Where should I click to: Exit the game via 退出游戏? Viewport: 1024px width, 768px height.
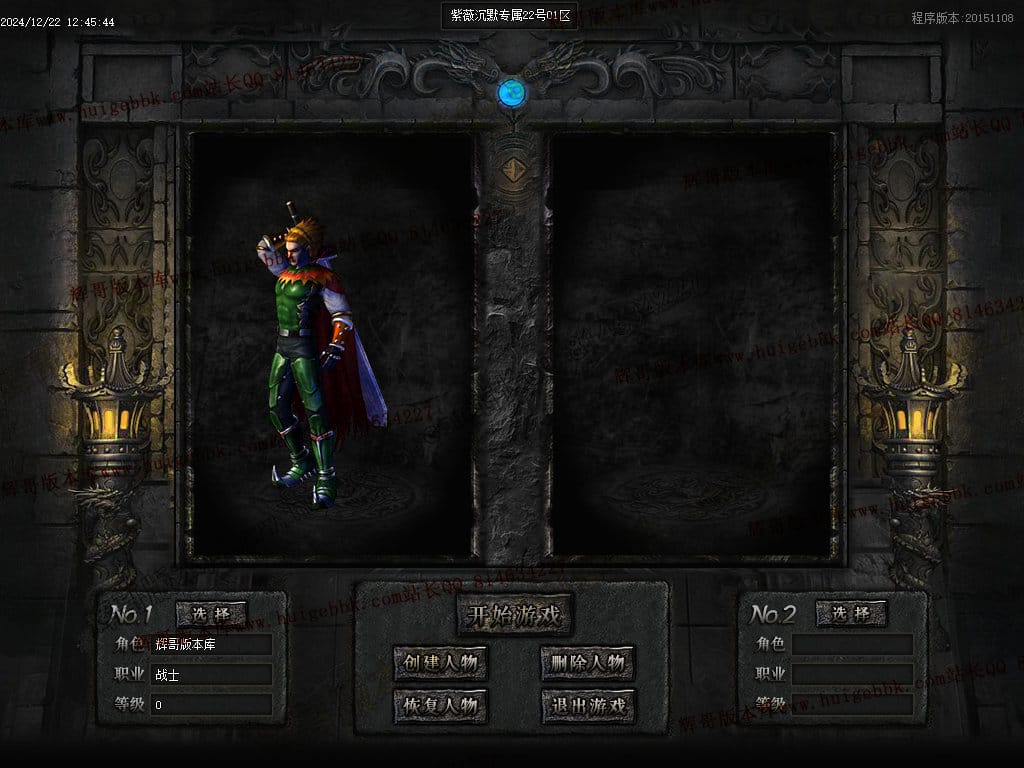(x=588, y=706)
